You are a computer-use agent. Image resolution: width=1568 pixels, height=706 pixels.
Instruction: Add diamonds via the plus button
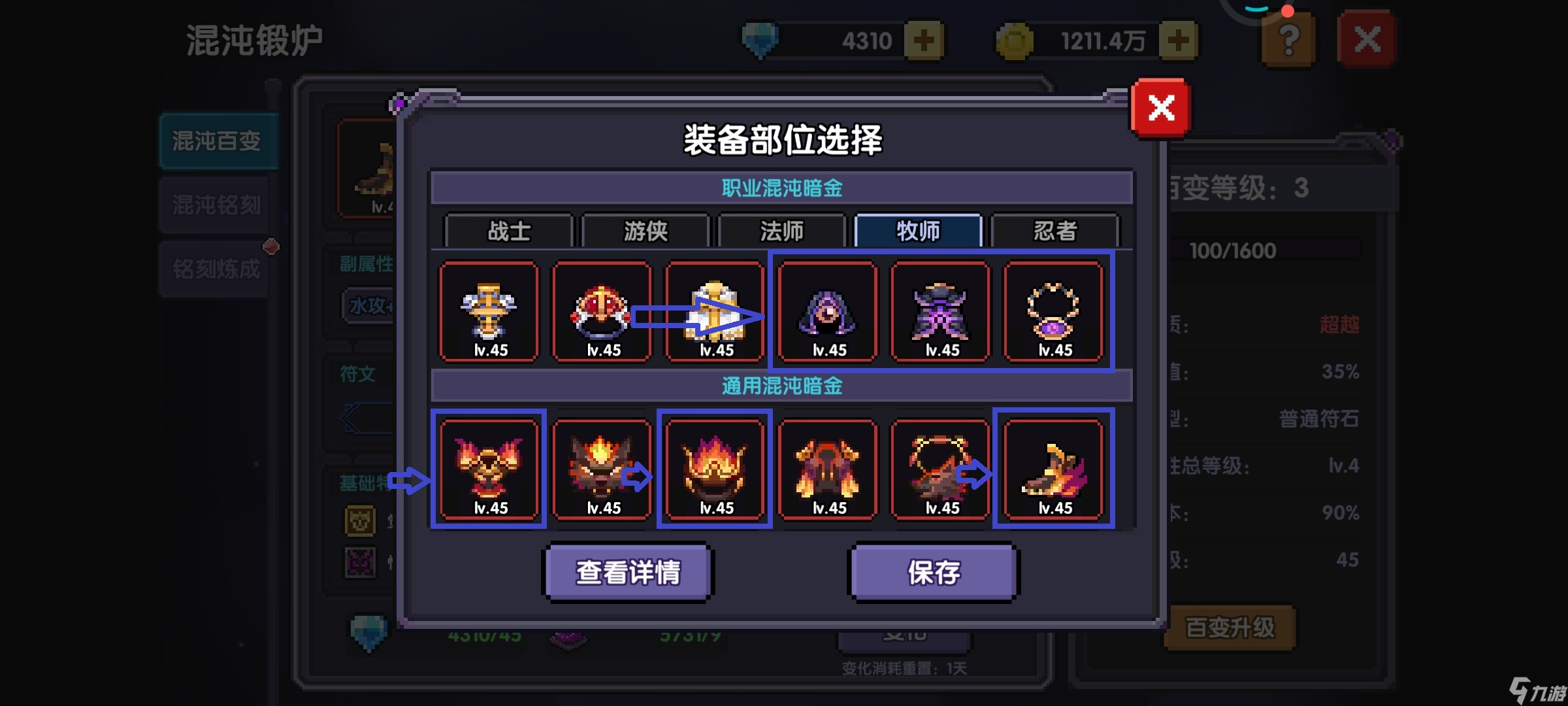[x=925, y=39]
